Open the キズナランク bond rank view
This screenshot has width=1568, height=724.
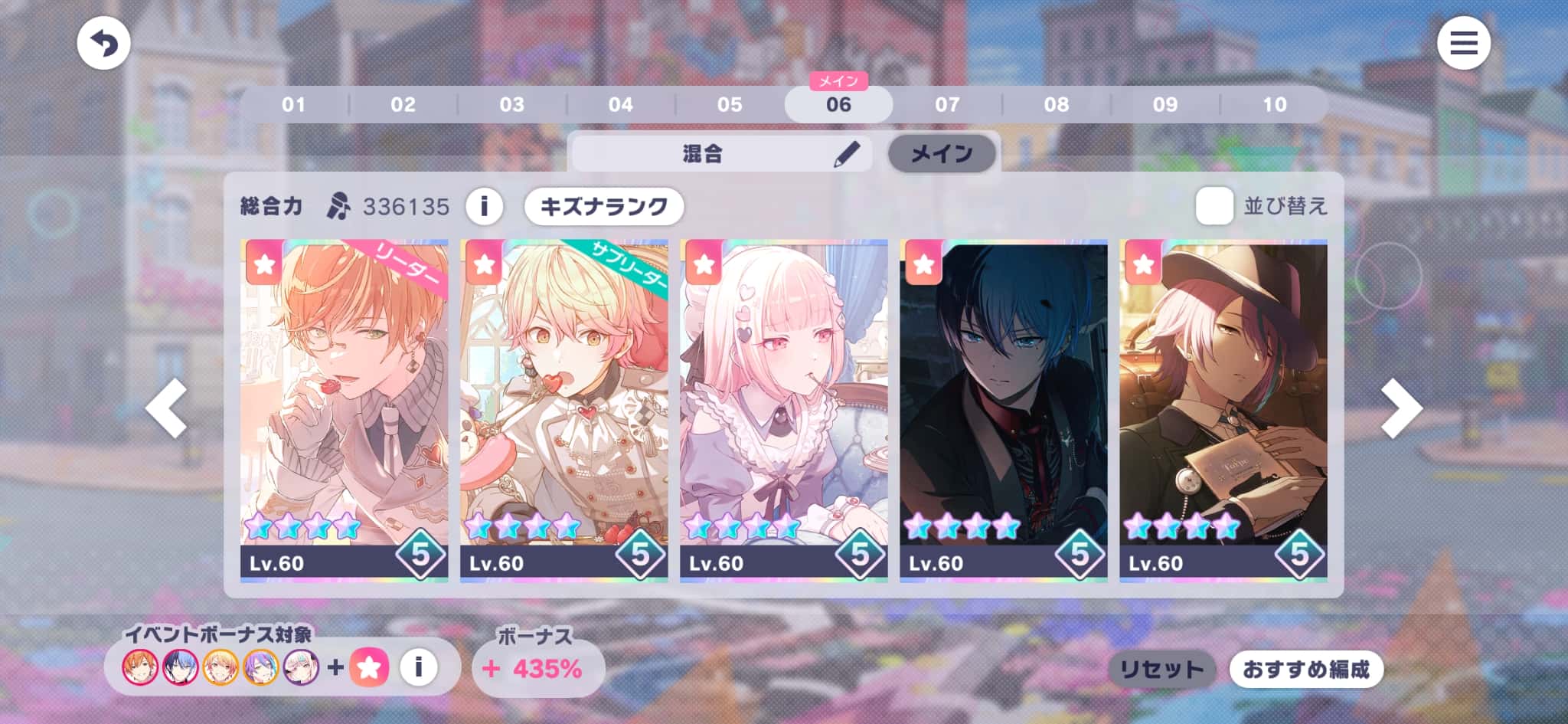pyautogui.click(x=603, y=206)
